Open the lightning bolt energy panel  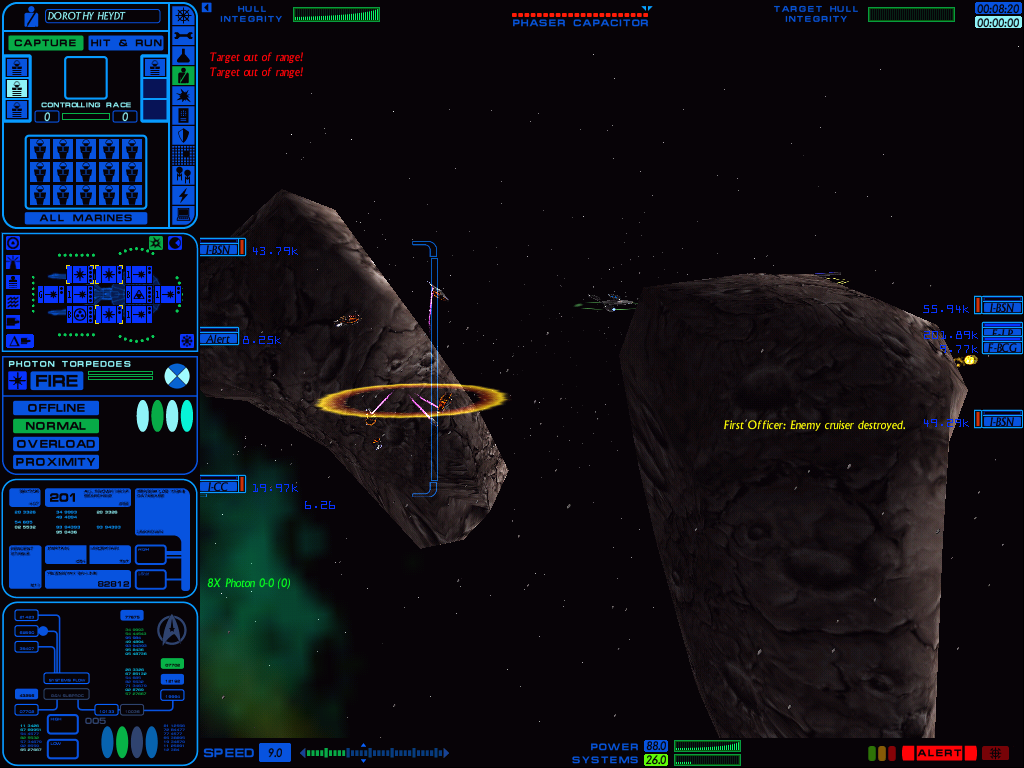coord(183,195)
